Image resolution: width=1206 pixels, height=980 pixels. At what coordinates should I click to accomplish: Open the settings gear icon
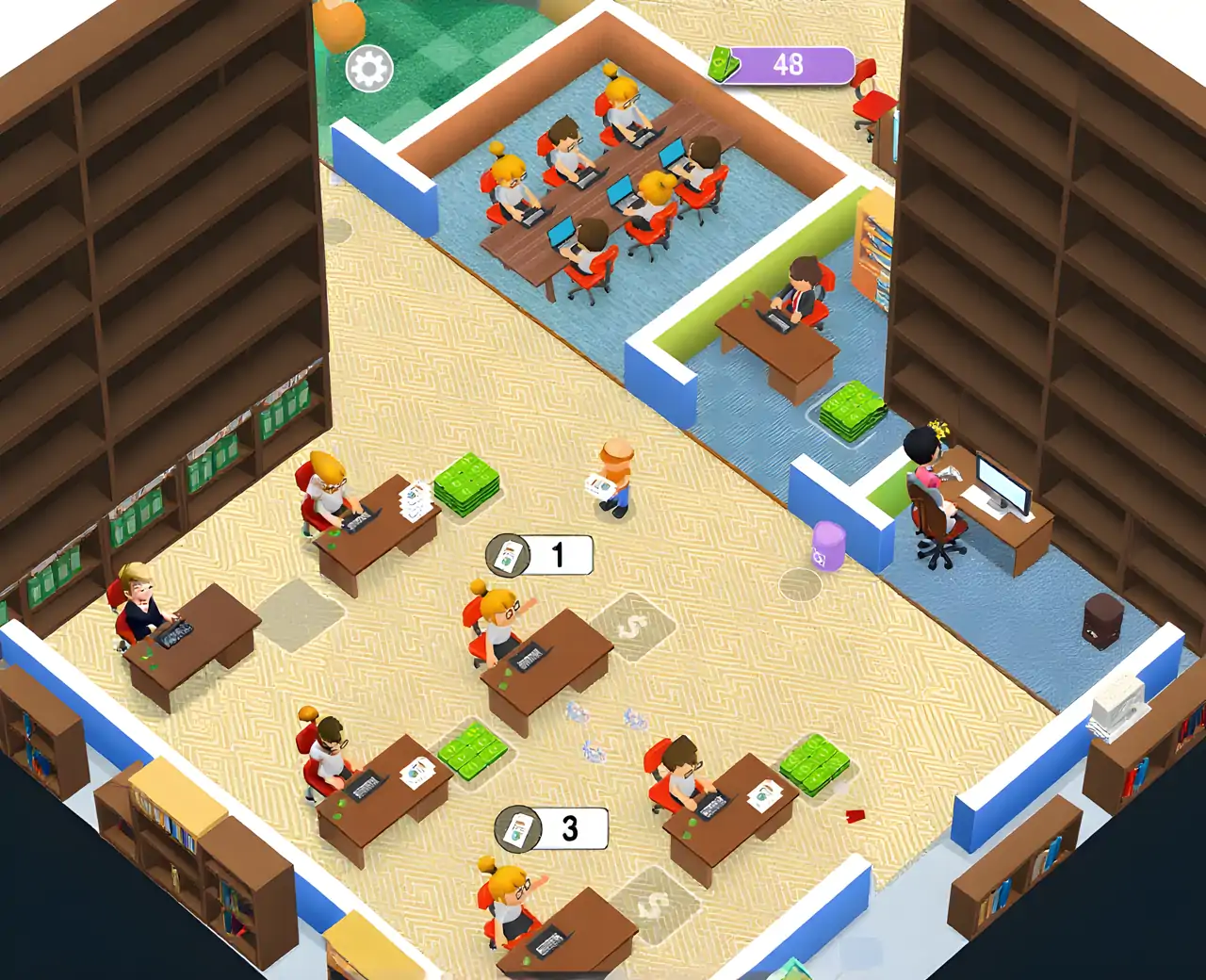pos(368,69)
